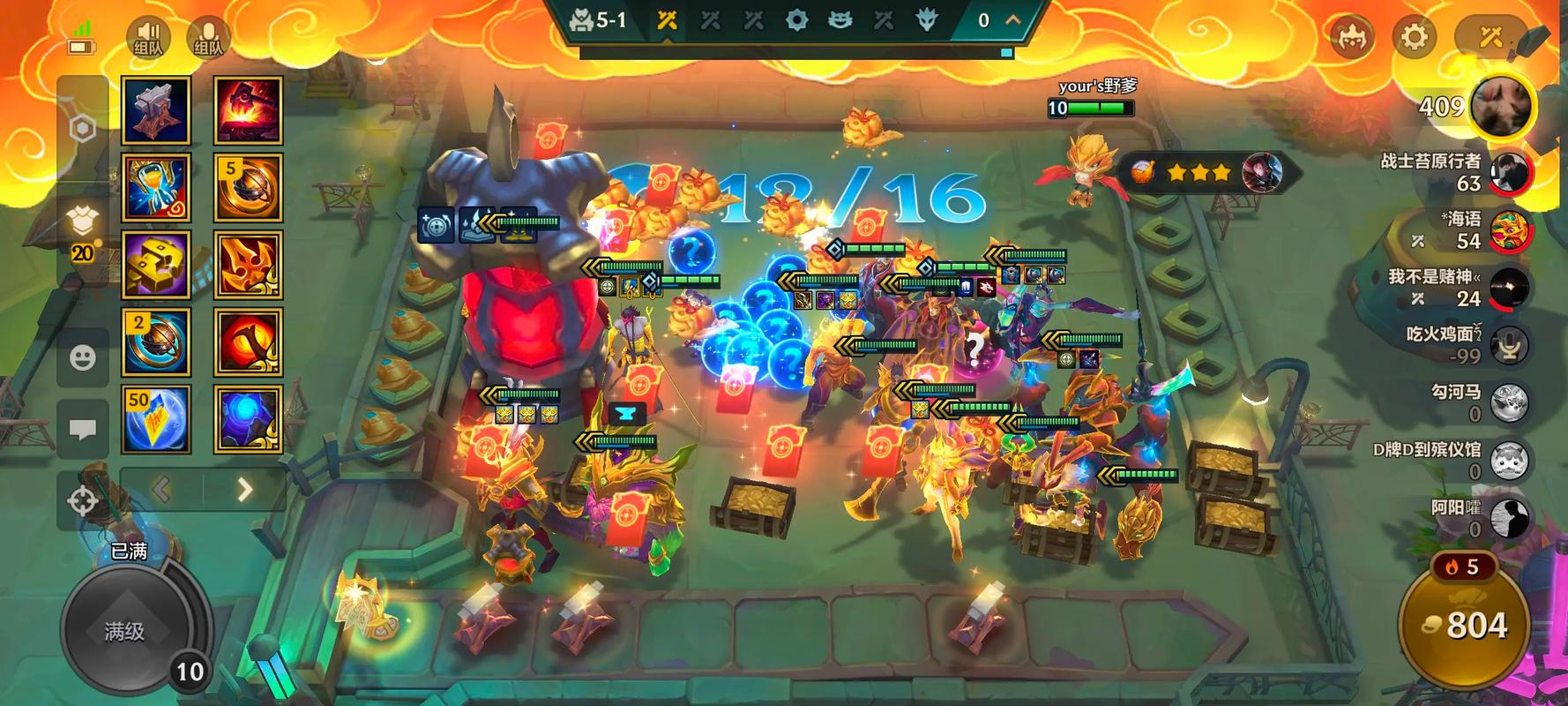
Task: Select the blue item marked 50
Action: [156, 419]
